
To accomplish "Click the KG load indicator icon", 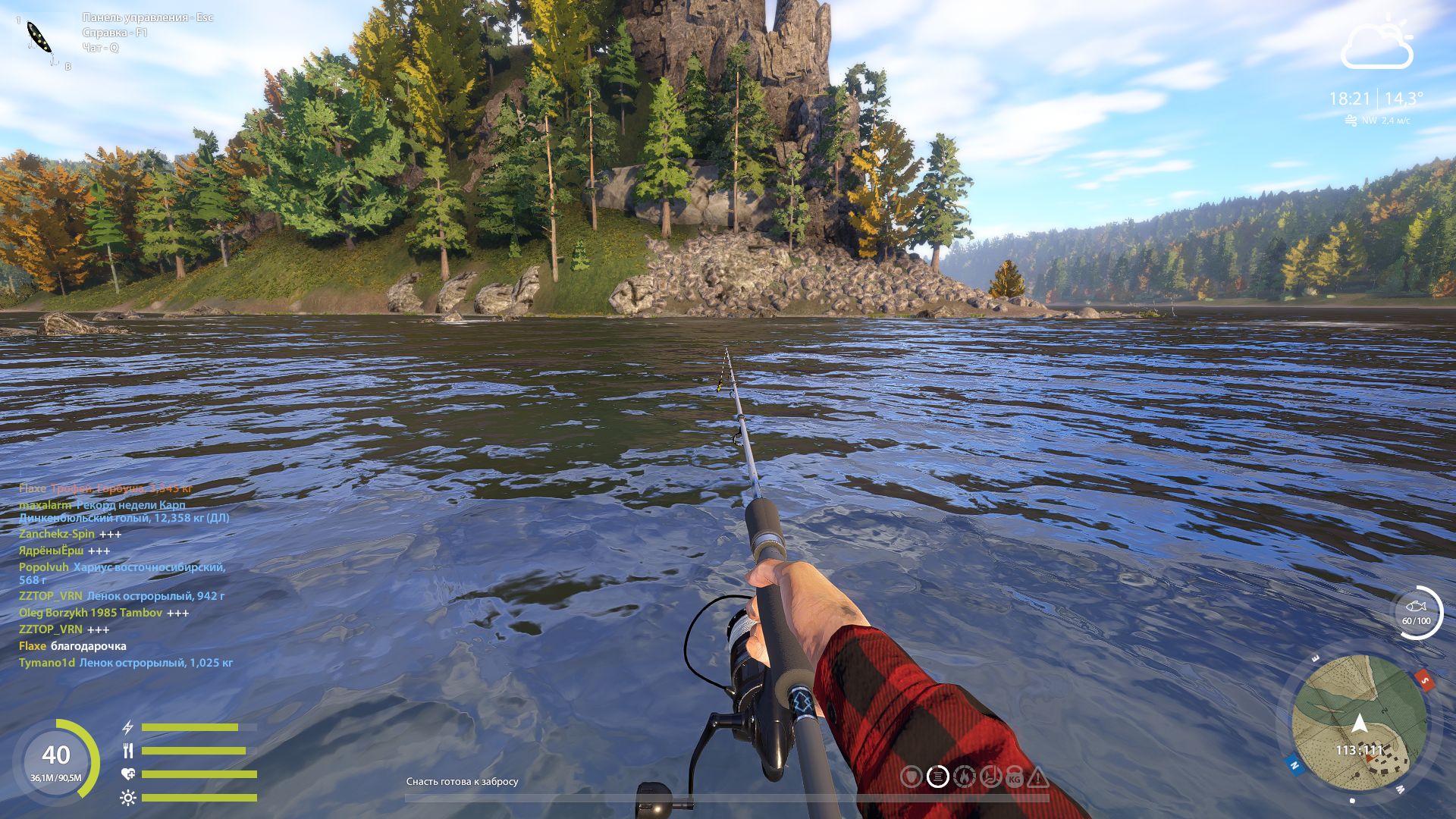I will [x=1015, y=777].
